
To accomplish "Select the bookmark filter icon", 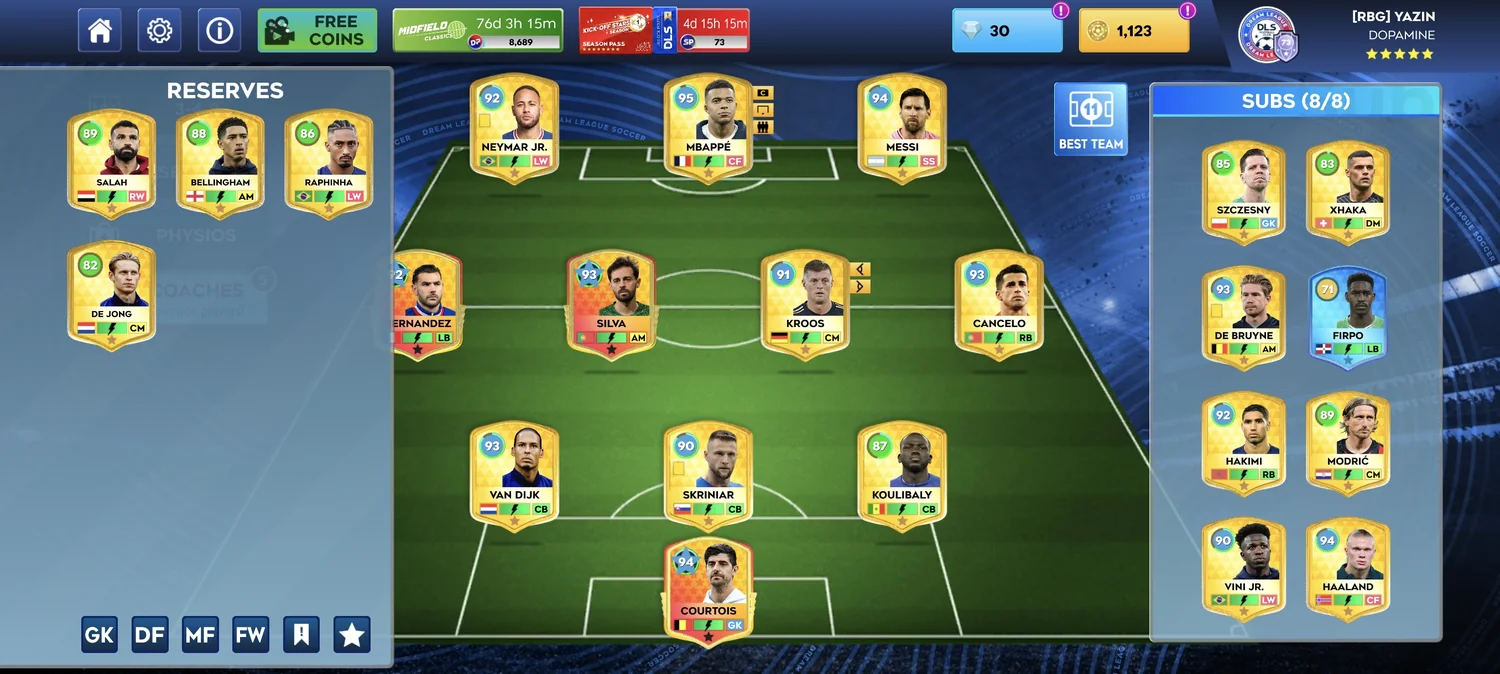I will (301, 634).
